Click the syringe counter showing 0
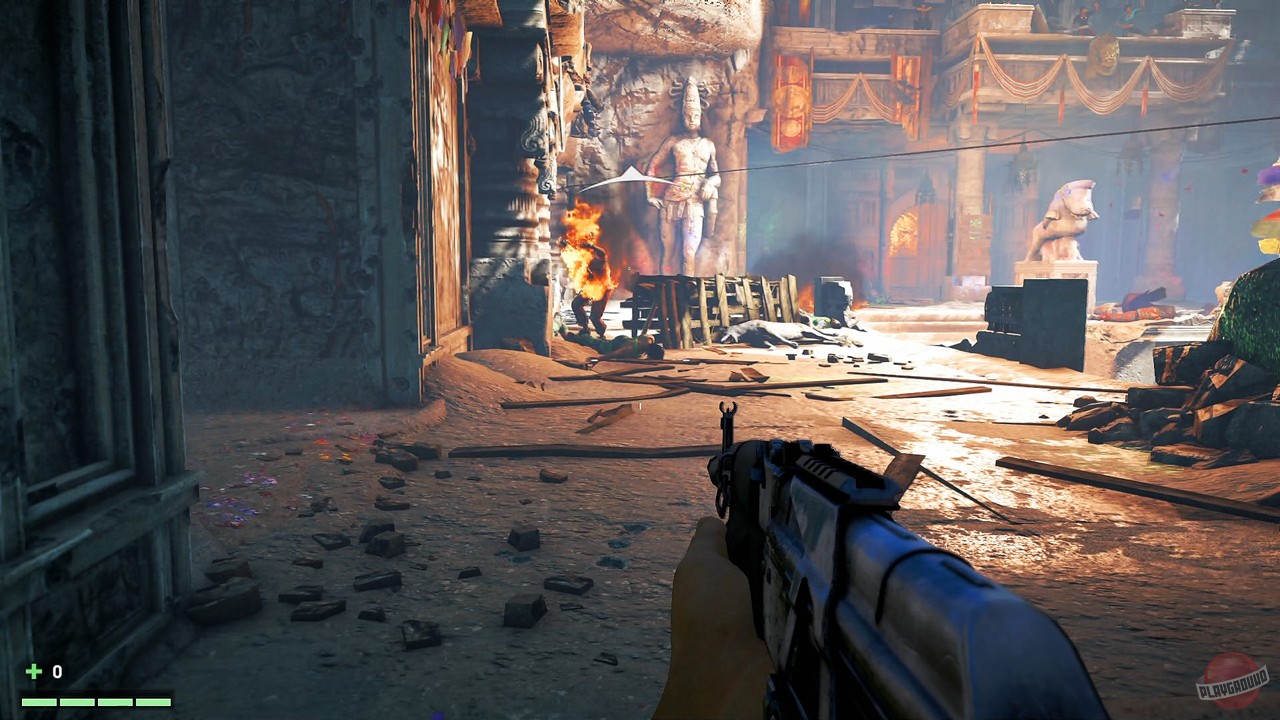The height and width of the screenshot is (720, 1280). click(x=57, y=672)
